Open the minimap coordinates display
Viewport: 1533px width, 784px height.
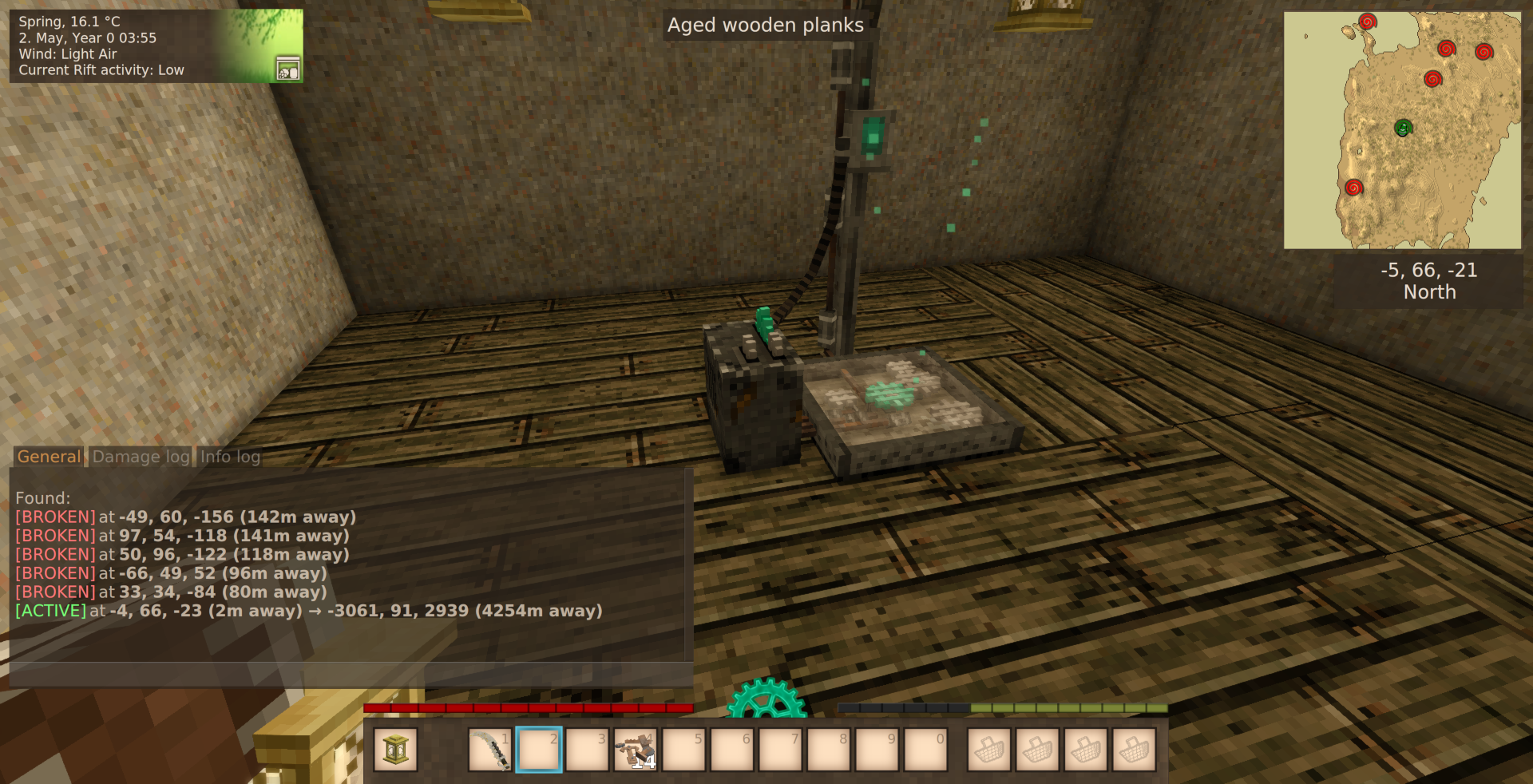(x=1428, y=270)
